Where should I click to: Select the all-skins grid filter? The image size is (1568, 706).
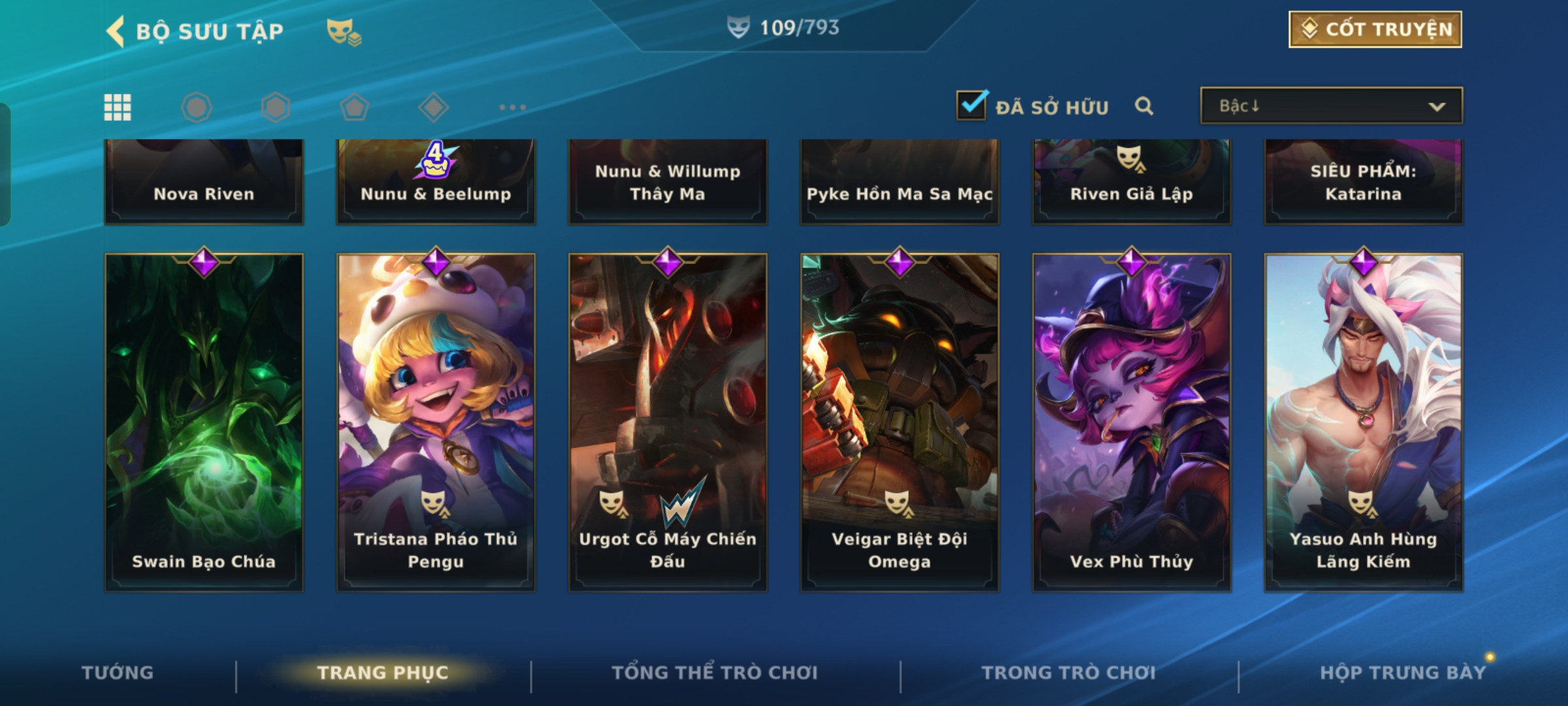(x=118, y=107)
